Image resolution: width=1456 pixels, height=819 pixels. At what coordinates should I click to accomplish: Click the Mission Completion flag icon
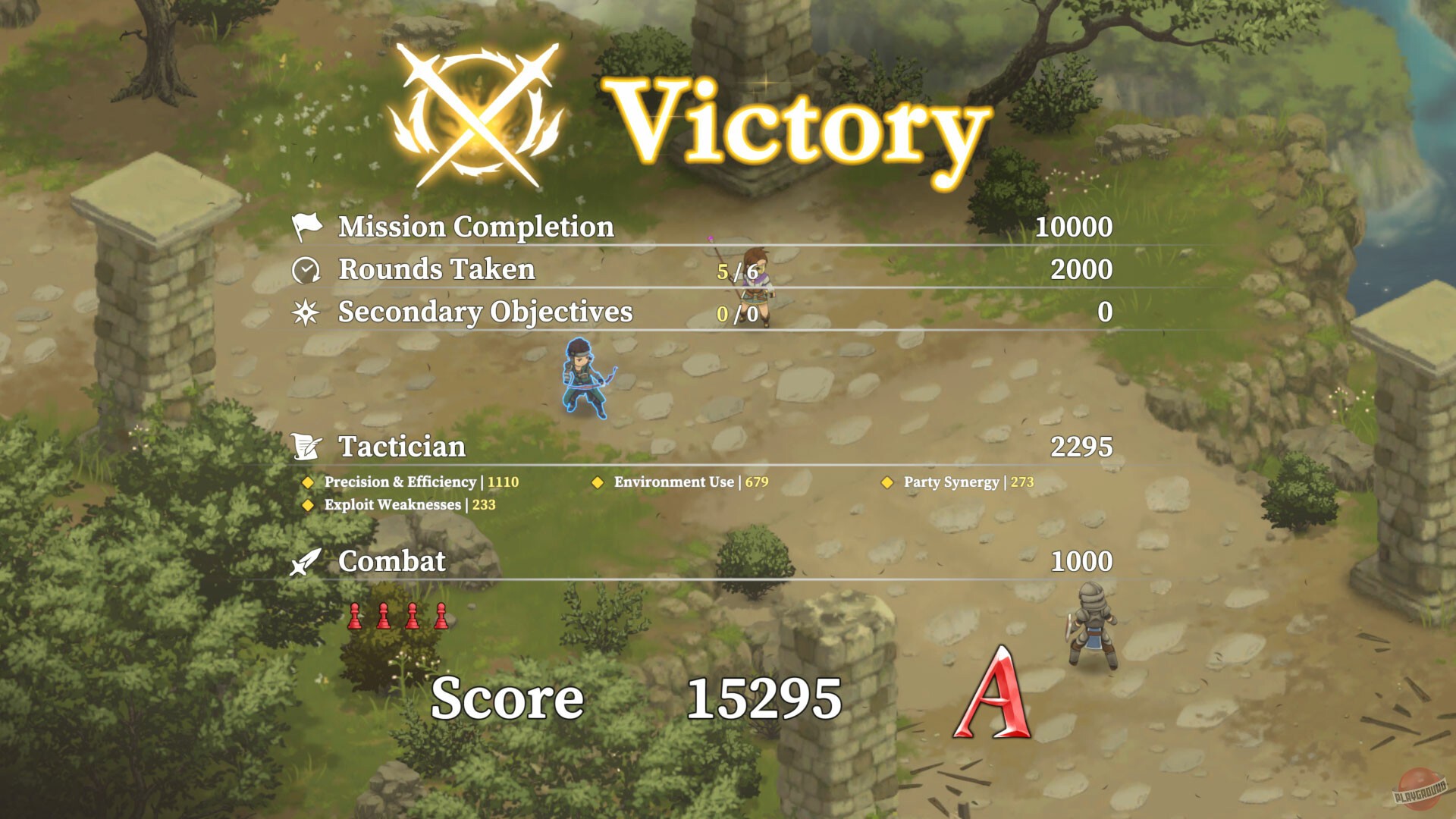[x=306, y=225]
